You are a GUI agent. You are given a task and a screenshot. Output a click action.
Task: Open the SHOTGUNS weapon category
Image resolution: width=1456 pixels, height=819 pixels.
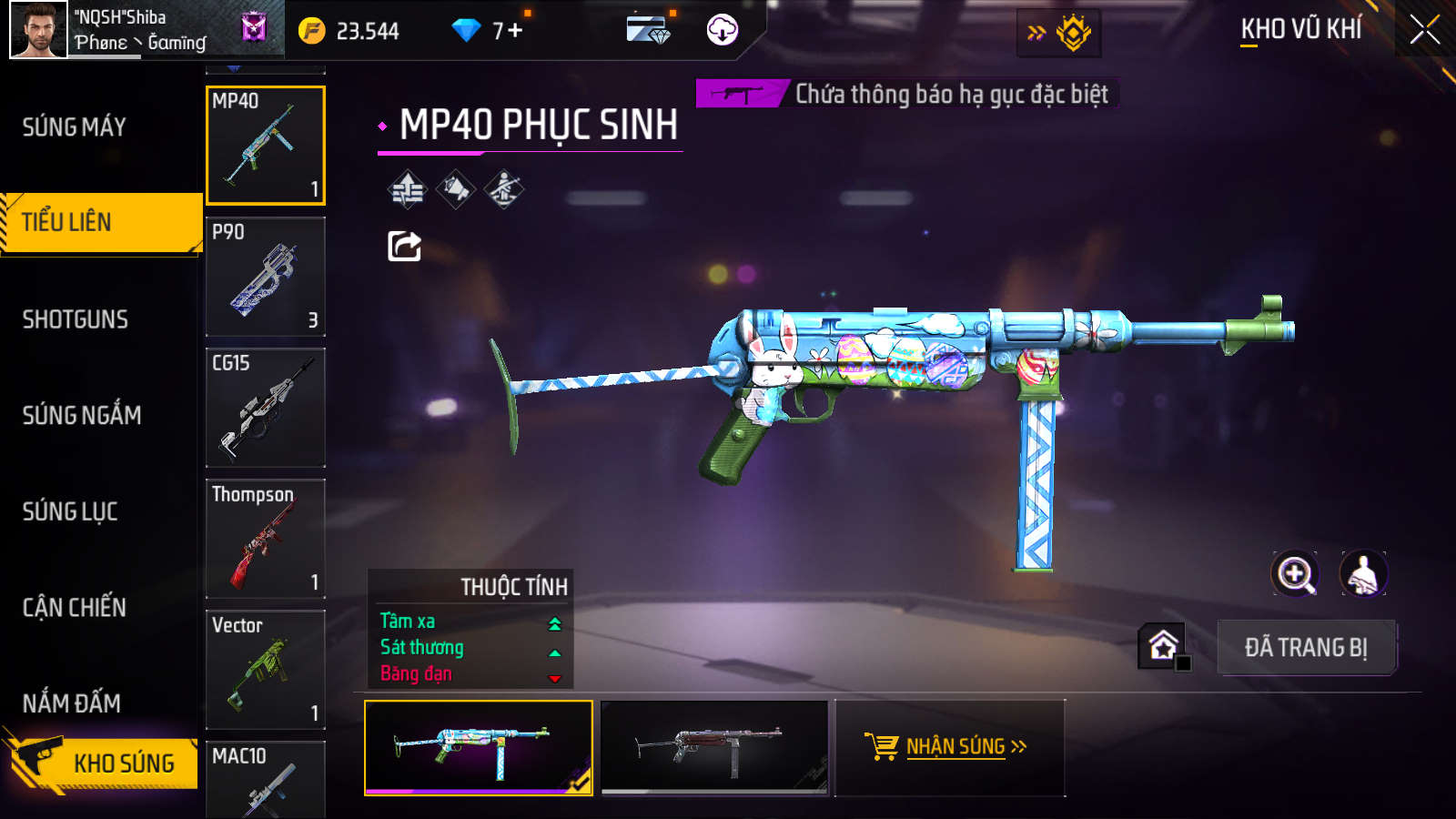76,319
